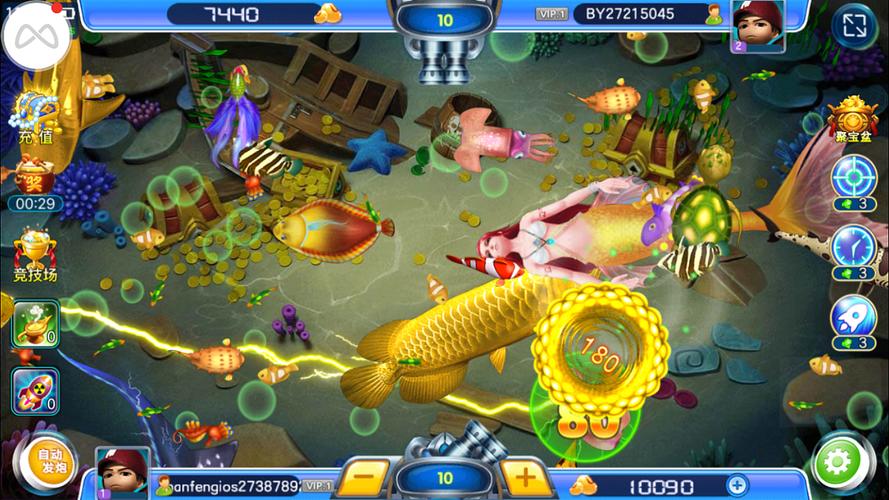Viewport: 889px width, 500px height.
Task: Add coins with the blue plus button
Action: pyautogui.click(x=736, y=486)
